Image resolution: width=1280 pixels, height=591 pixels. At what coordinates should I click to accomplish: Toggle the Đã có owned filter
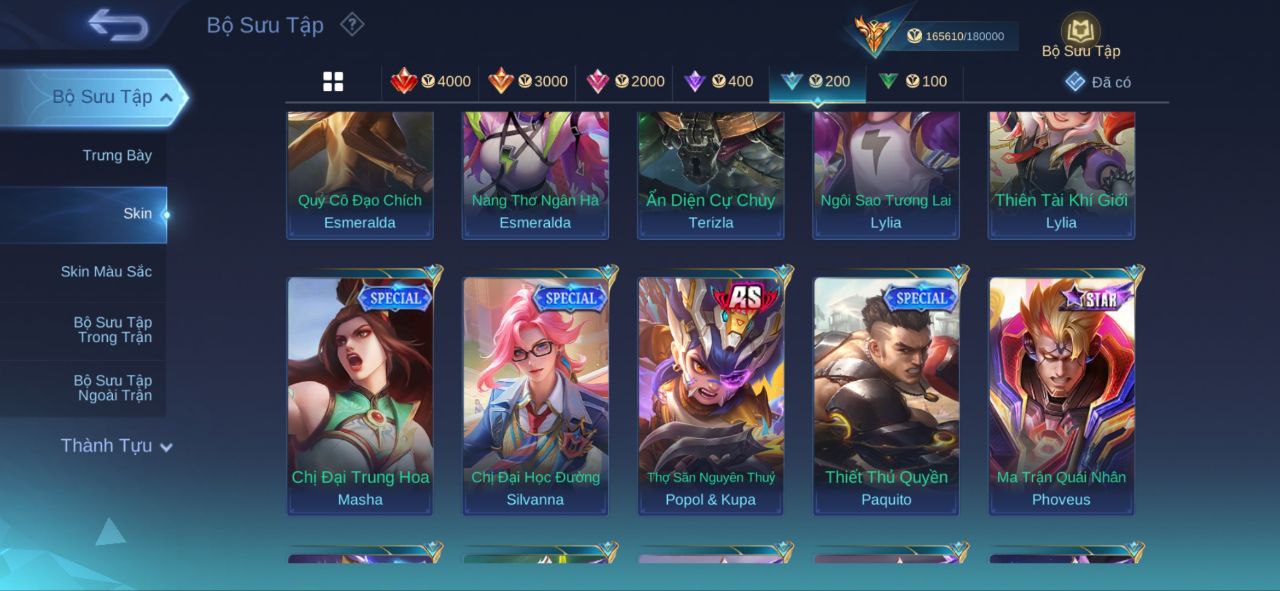point(1098,82)
